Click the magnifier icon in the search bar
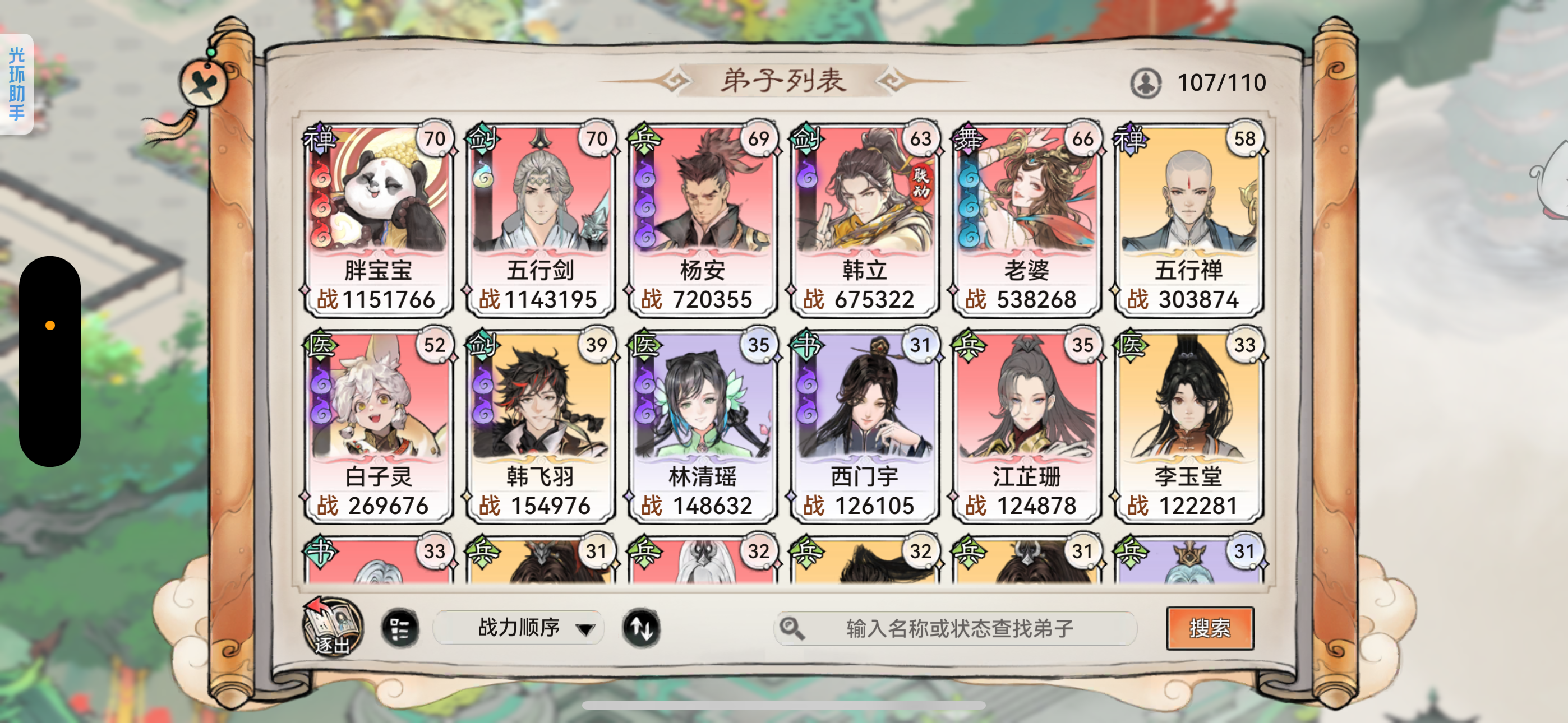 792,628
